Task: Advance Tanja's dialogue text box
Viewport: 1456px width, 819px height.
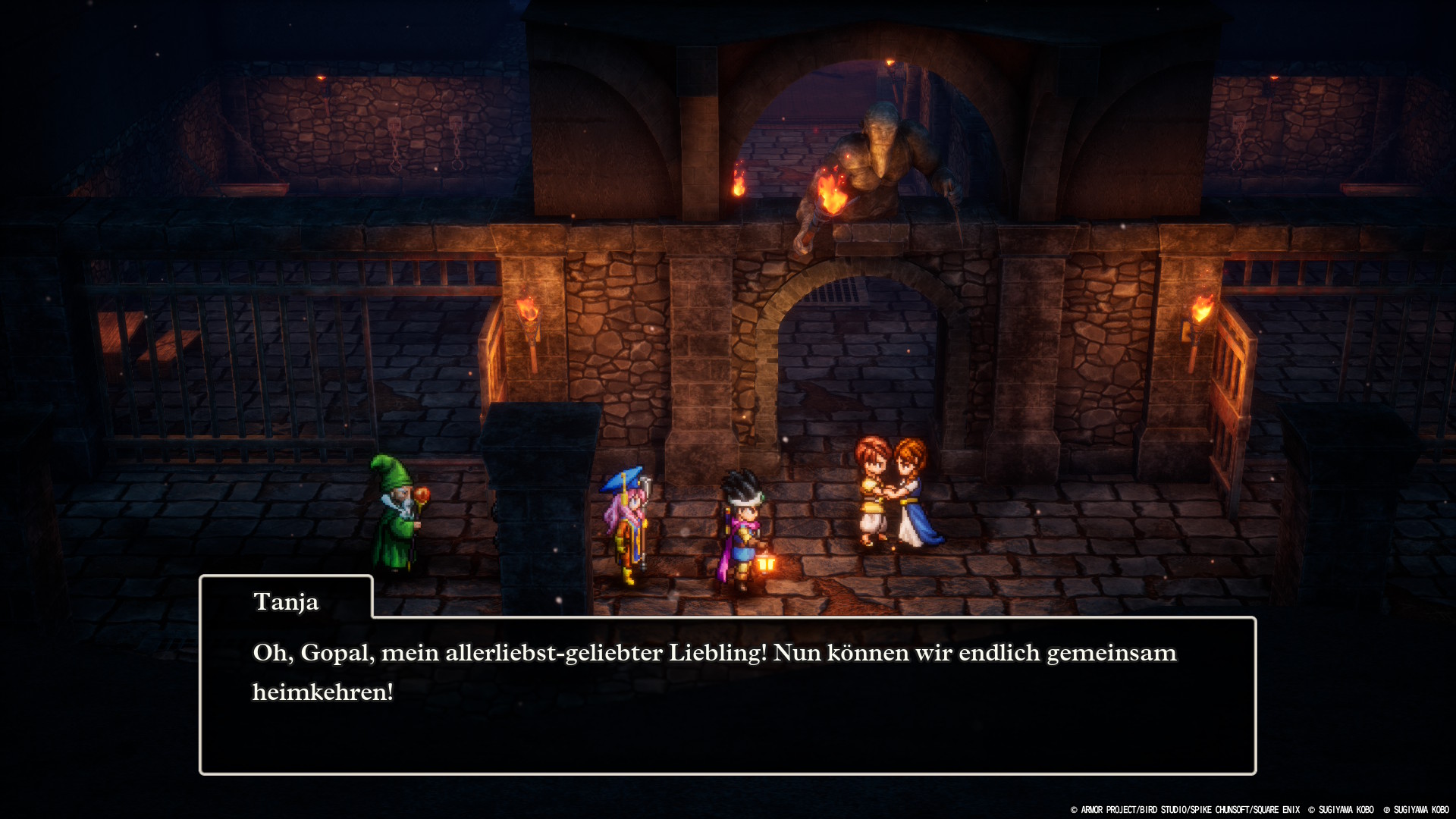Action: coord(726,695)
